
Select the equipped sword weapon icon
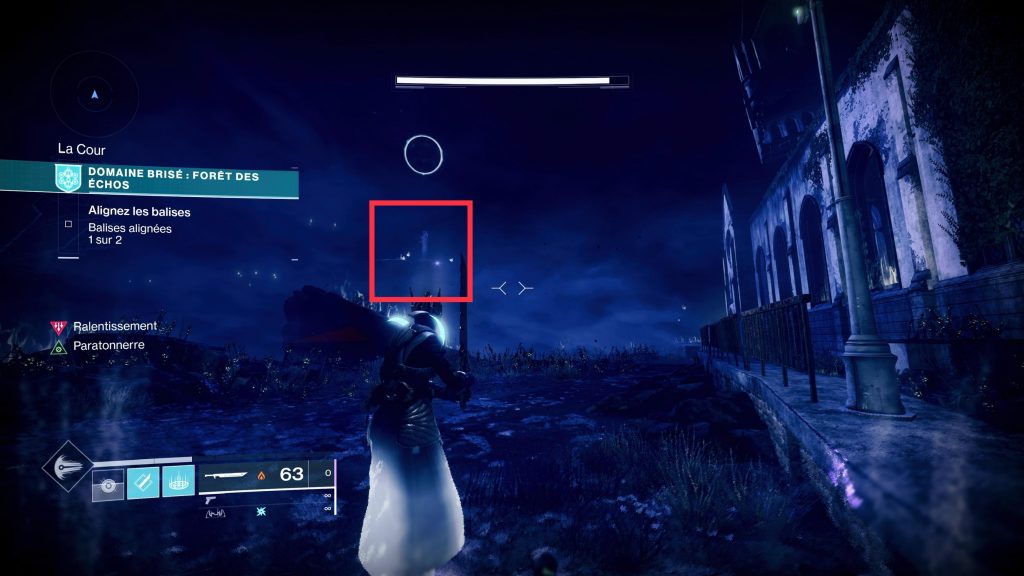[x=229, y=475]
